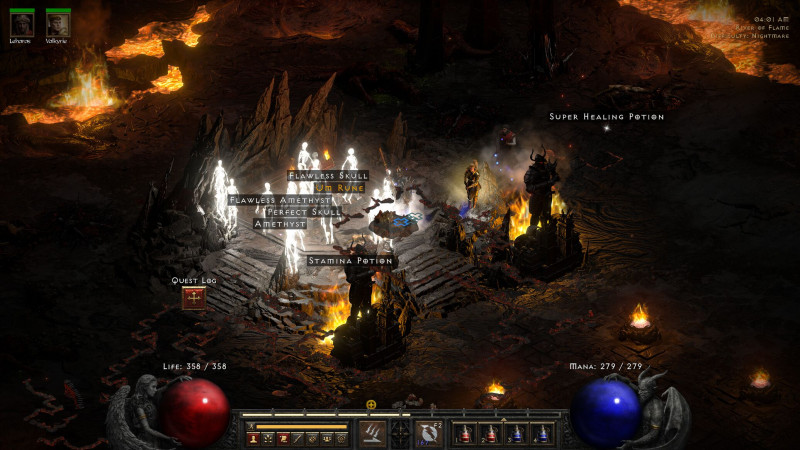The height and width of the screenshot is (450, 800).
Task: Use the blue mana potion in belt slot 3
Action: pos(517,434)
